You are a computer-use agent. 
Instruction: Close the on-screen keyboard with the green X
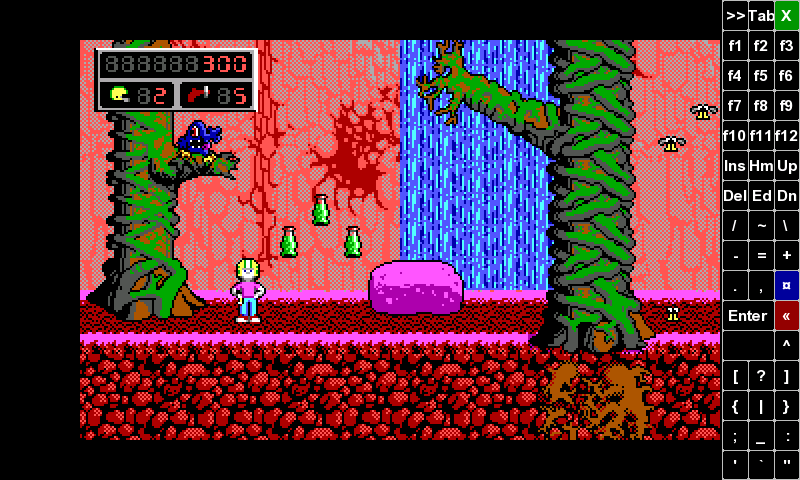(787, 15)
